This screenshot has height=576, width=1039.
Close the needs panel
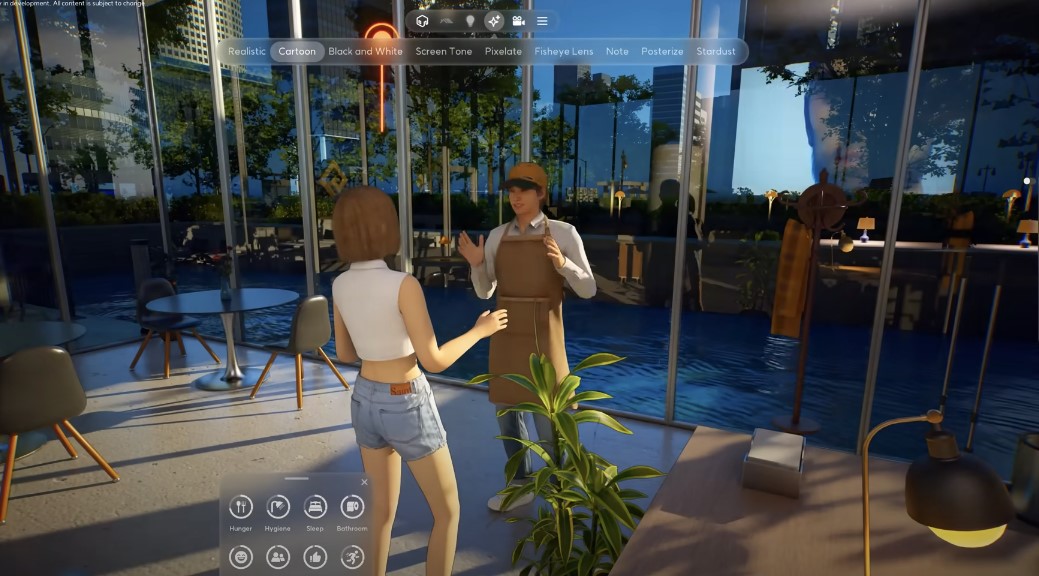point(364,482)
